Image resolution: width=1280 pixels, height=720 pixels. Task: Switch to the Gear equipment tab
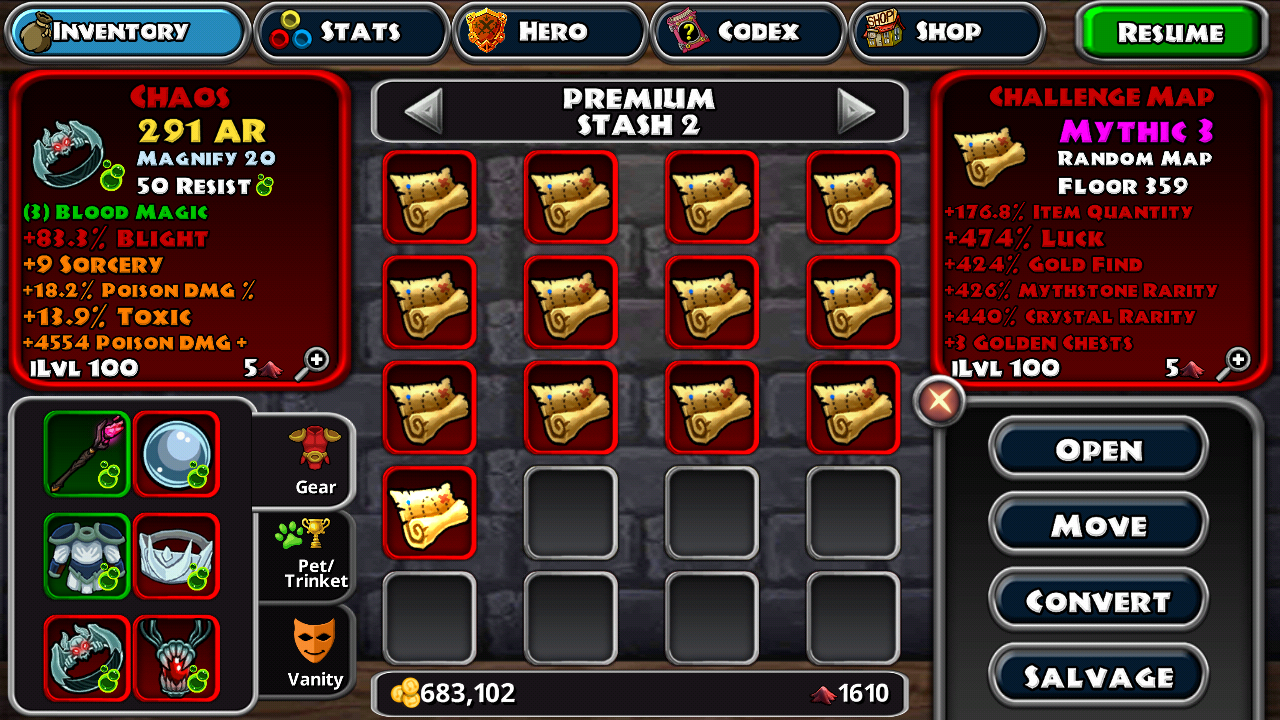[x=313, y=460]
